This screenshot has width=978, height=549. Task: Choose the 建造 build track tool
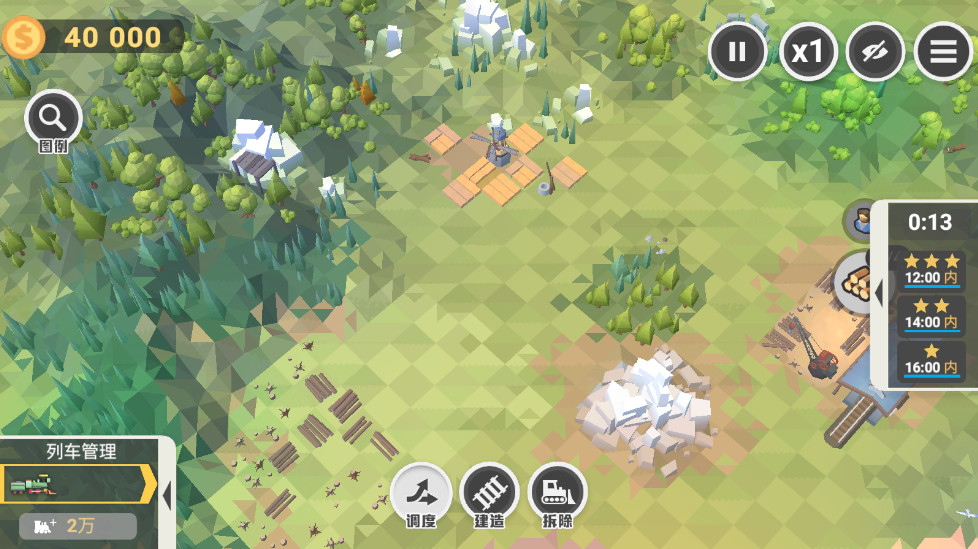489,494
